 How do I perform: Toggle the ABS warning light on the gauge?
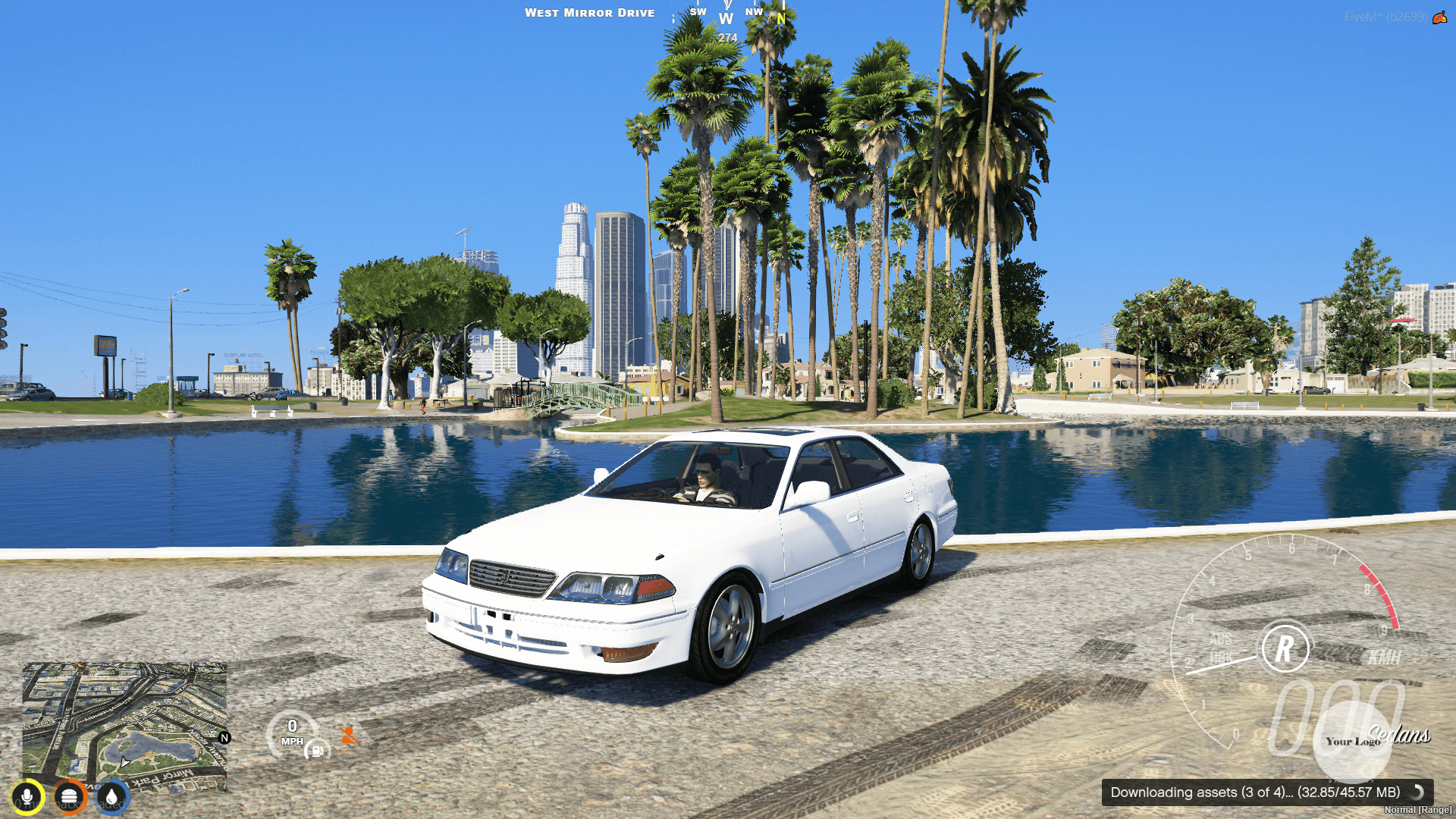pos(1221,639)
